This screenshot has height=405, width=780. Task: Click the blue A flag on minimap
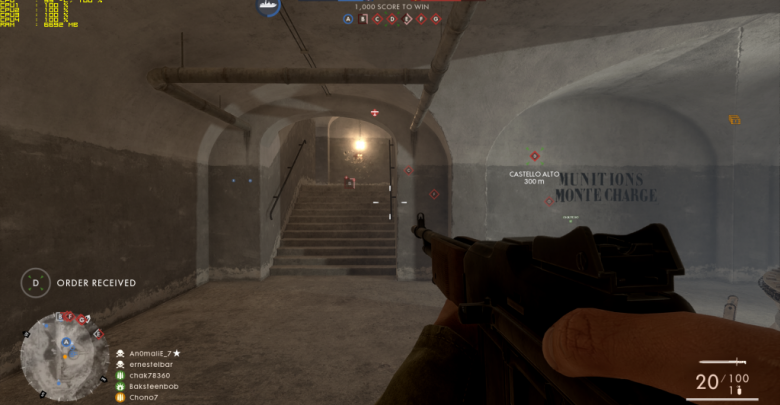tap(66, 342)
